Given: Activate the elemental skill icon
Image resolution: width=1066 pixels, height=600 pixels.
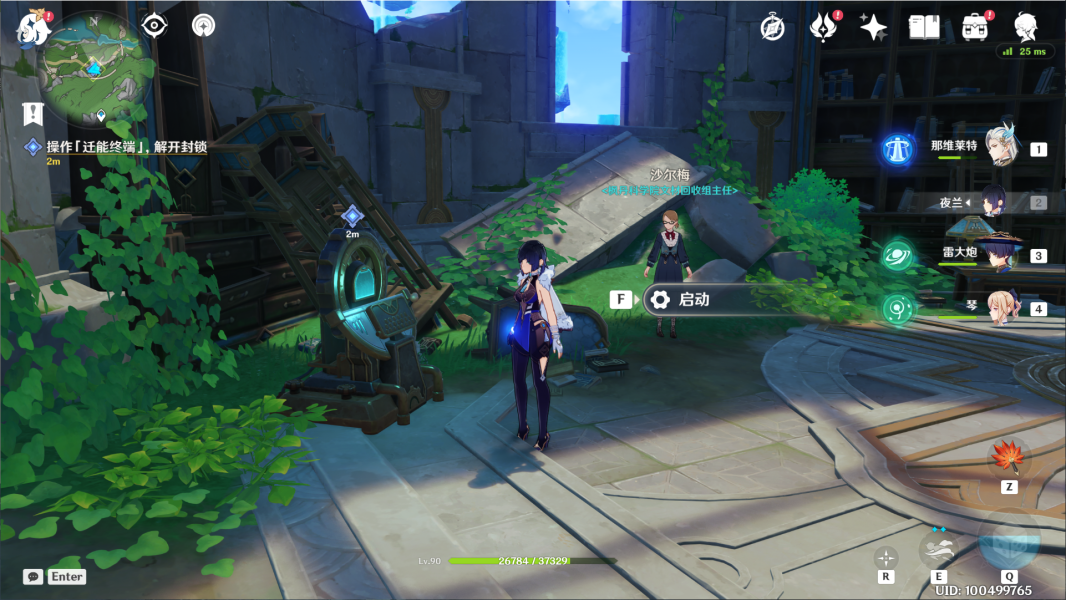Looking at the screenshot, I should 938,548.
